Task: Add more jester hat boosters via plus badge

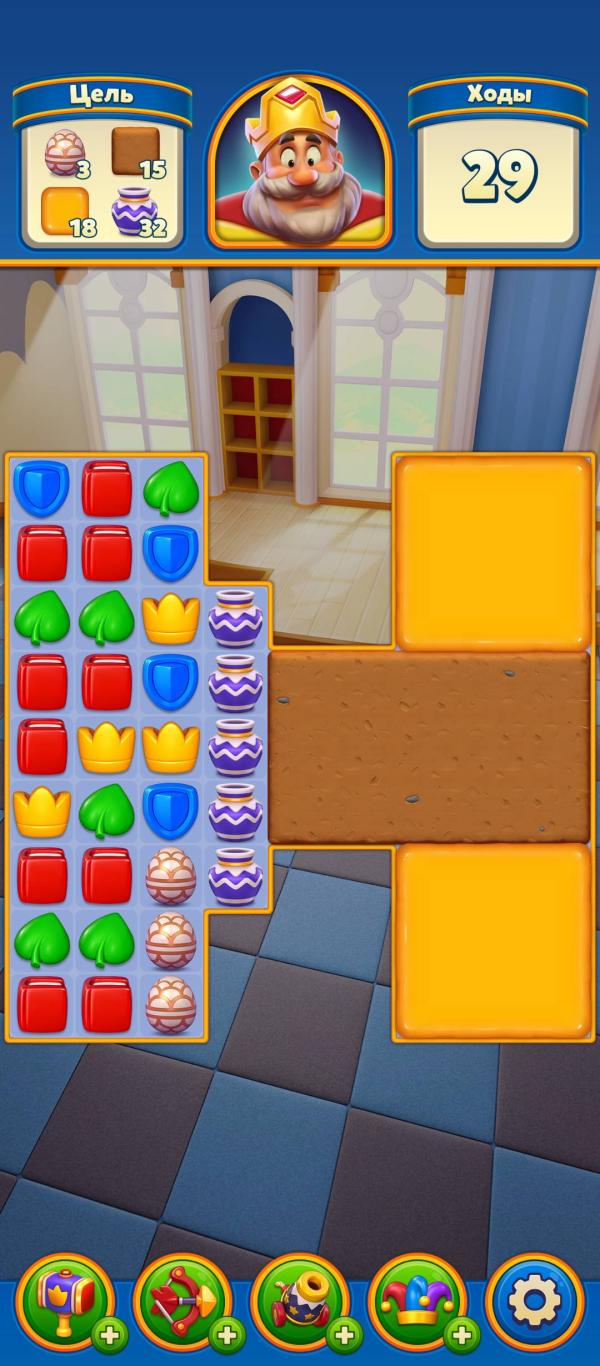Action: (462, 1334)
